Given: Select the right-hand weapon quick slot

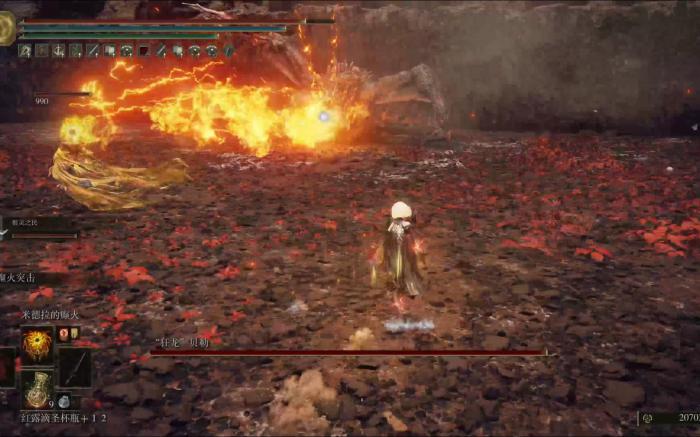Looking at the screenshot, I should (x=75, y=367).
